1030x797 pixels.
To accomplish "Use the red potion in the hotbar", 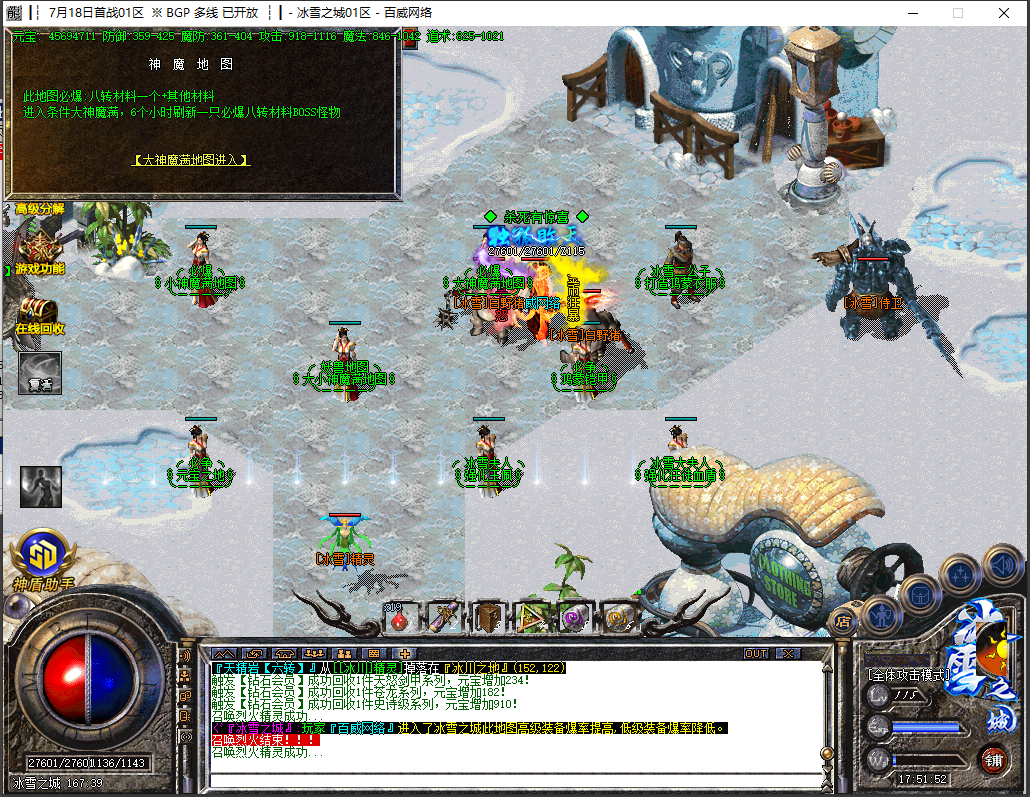I will tap(400, 619).
